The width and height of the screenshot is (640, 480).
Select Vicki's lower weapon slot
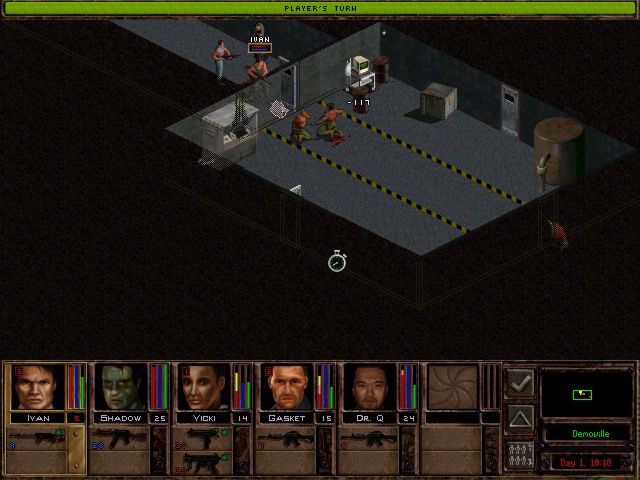pos(204,462)
